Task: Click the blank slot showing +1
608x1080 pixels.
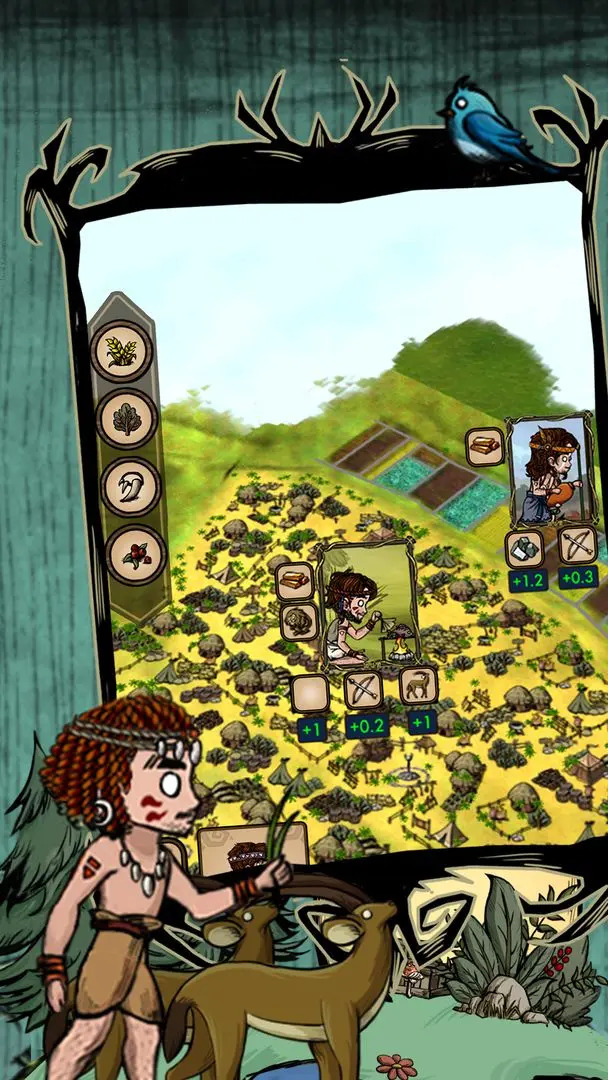Action: click(x=309, y=694)
